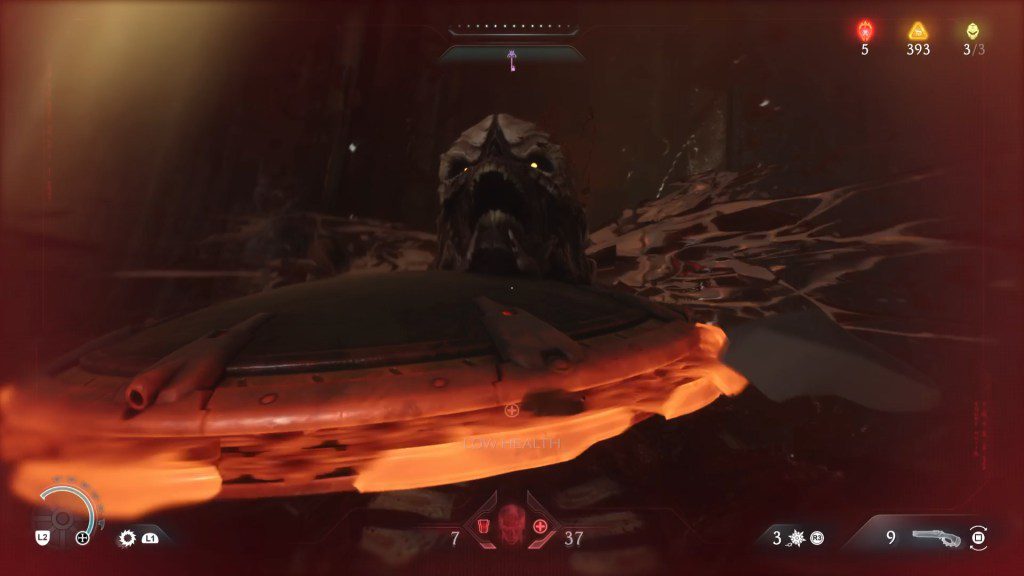The image size is (1024, 576).
Task: Activate the spiked gear melee icon
Action: click(x=127, y=538)
